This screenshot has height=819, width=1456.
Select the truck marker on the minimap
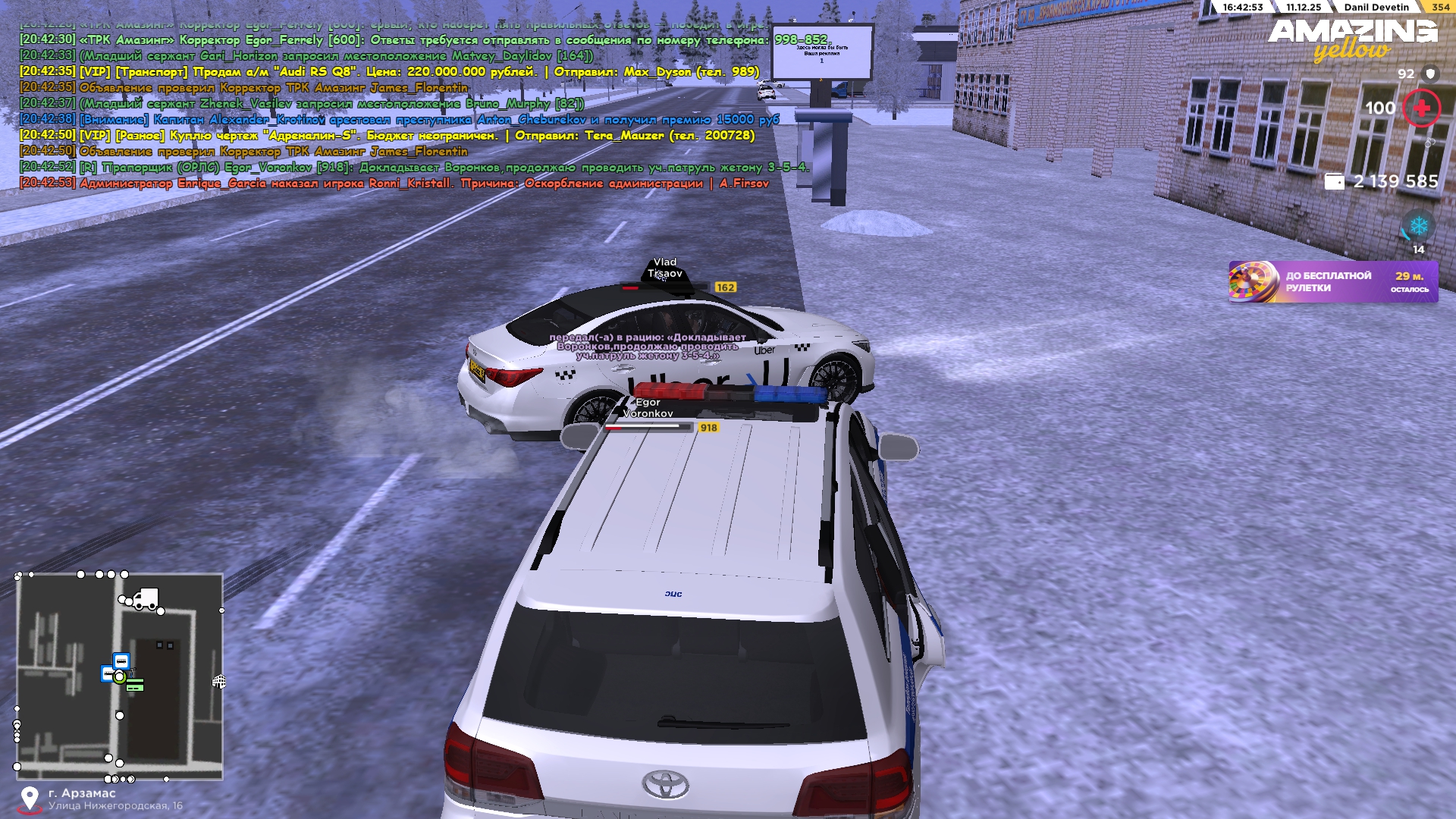click(x=144, y=598)
